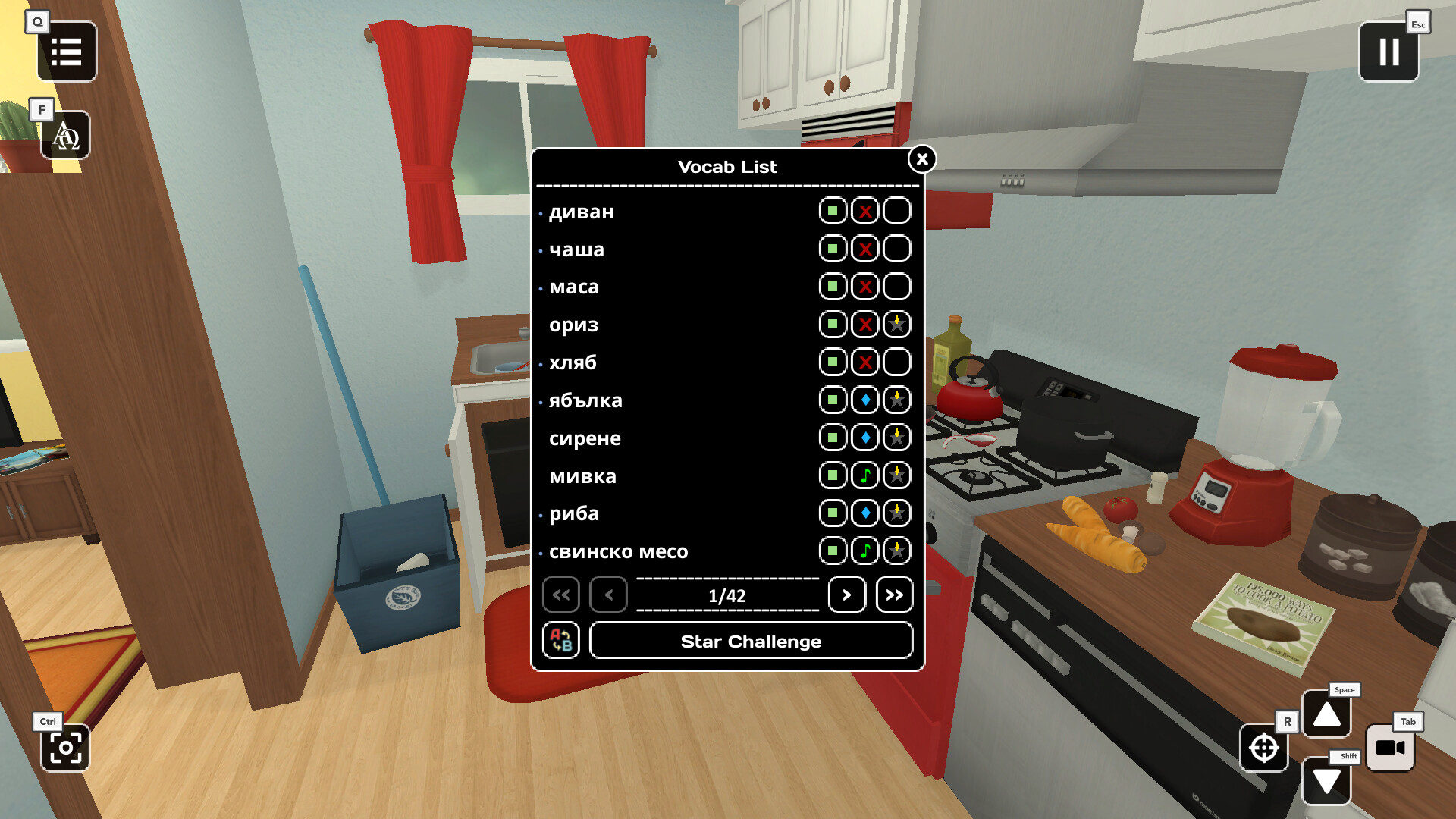
Task: Select the screenshot camera icon bottom left
Action: [66, 749]
